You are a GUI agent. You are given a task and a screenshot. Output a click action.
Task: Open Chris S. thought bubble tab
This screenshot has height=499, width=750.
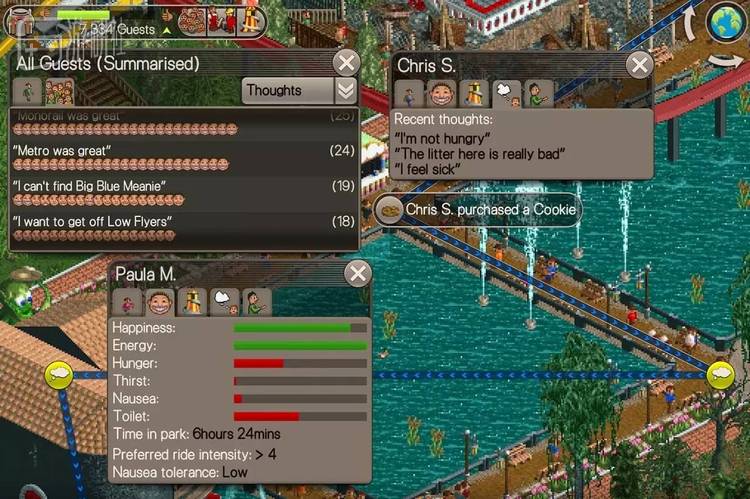[508, 95]
